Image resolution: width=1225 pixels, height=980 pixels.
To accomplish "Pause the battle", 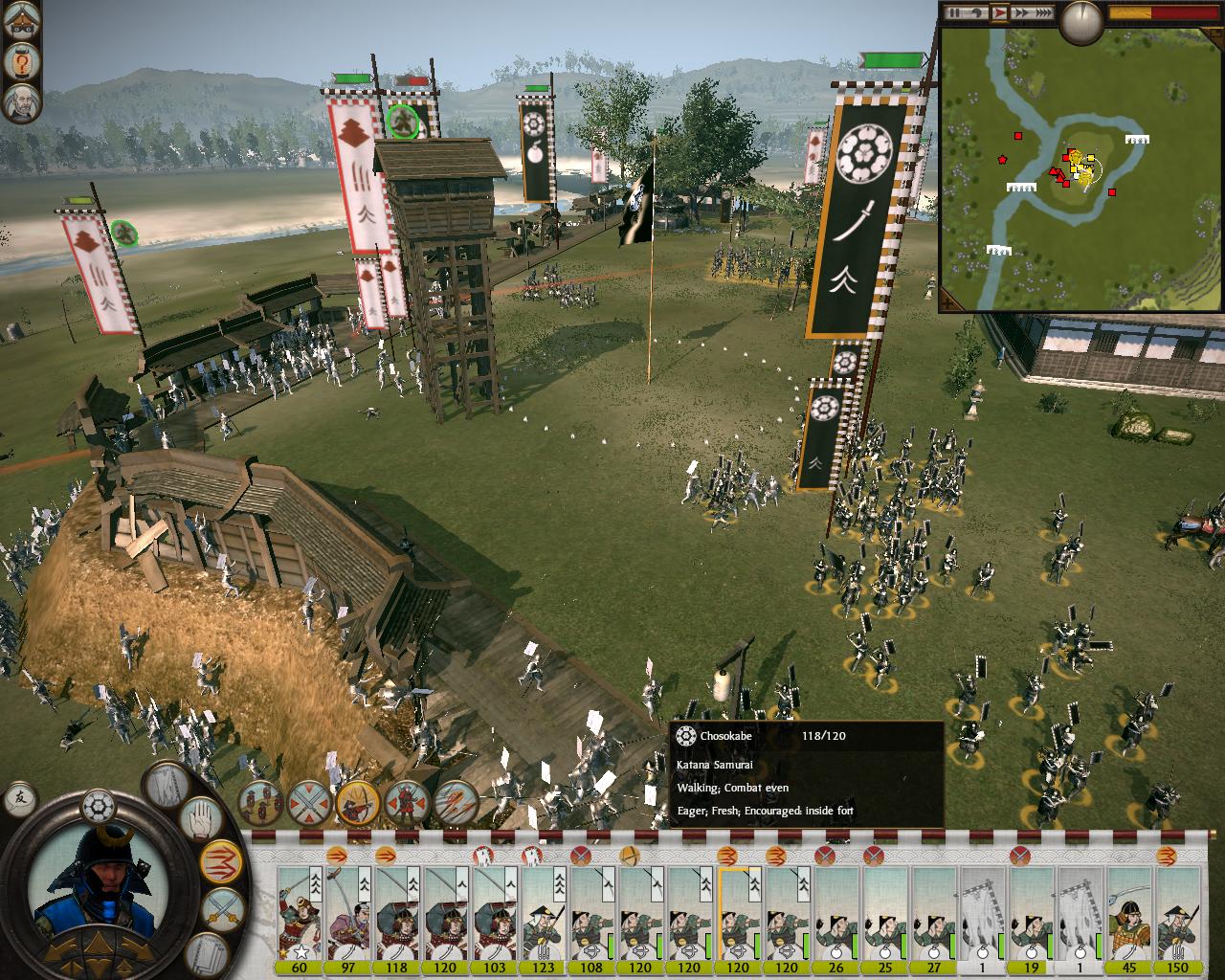I will tap(954, 13).
